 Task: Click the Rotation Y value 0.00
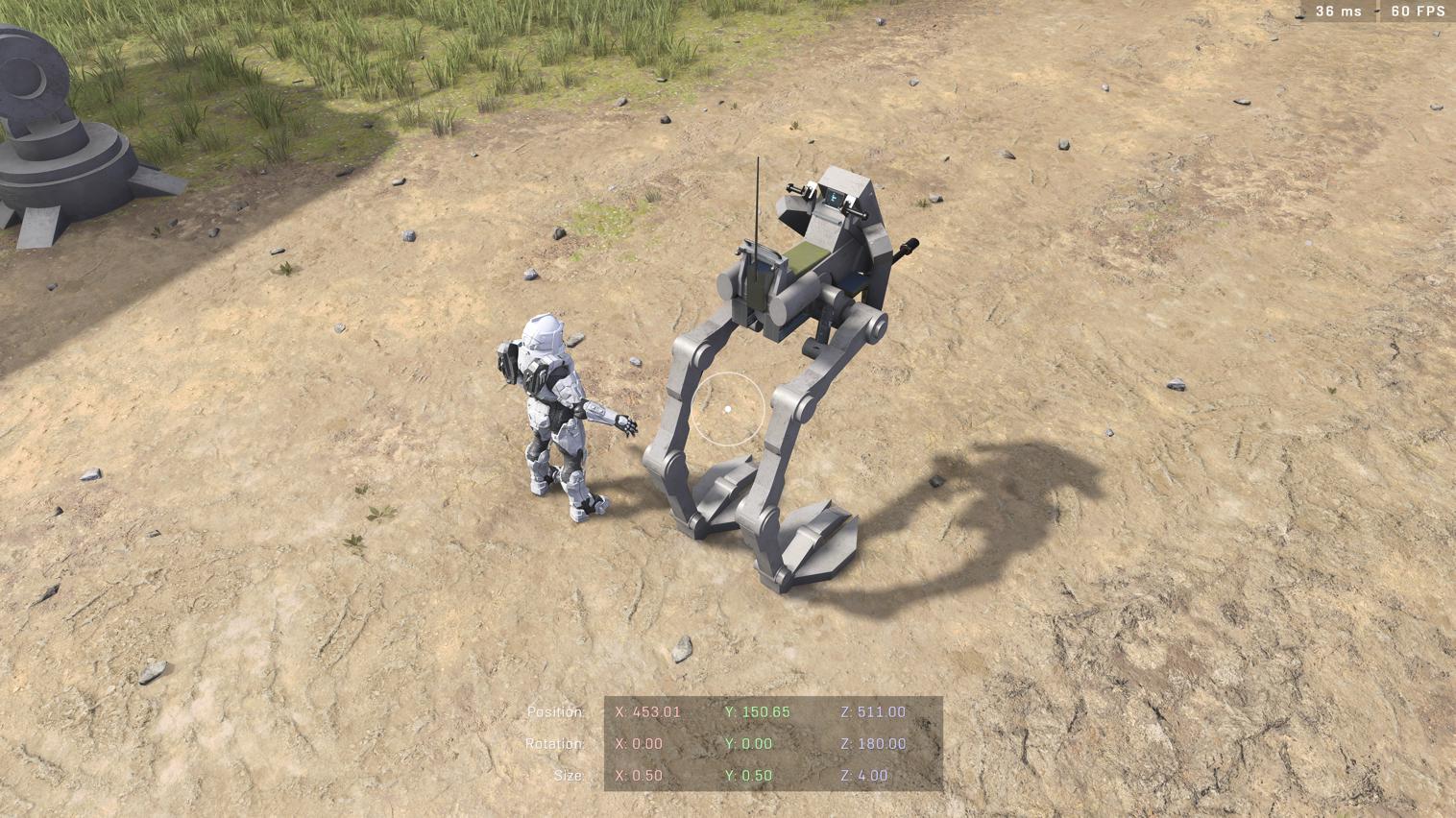(751, 743)
